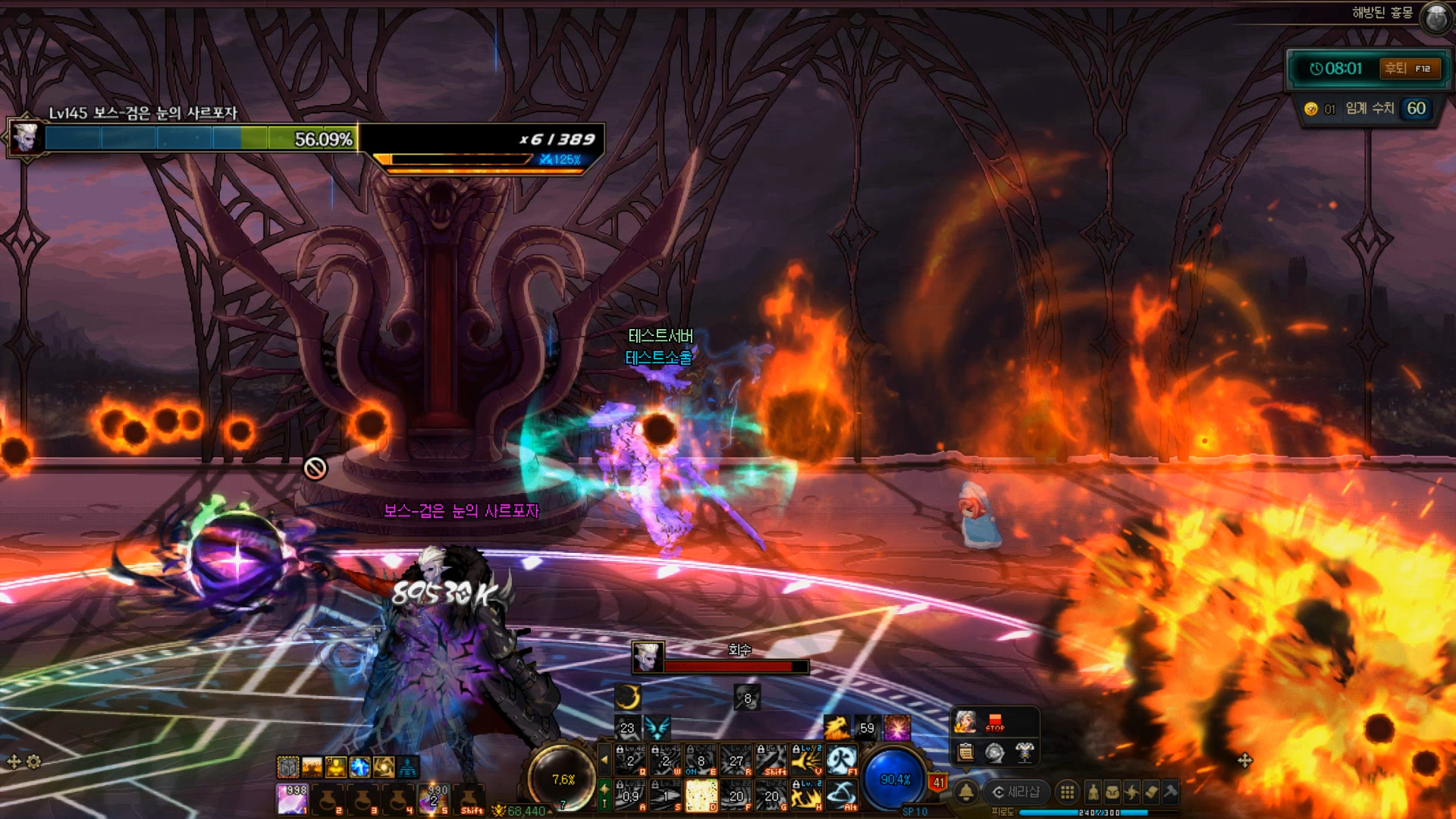The height and width of the screenshot is (819, 1456).
Task: Trigger the glowing ready skill on D
Action: click(701, 795)
